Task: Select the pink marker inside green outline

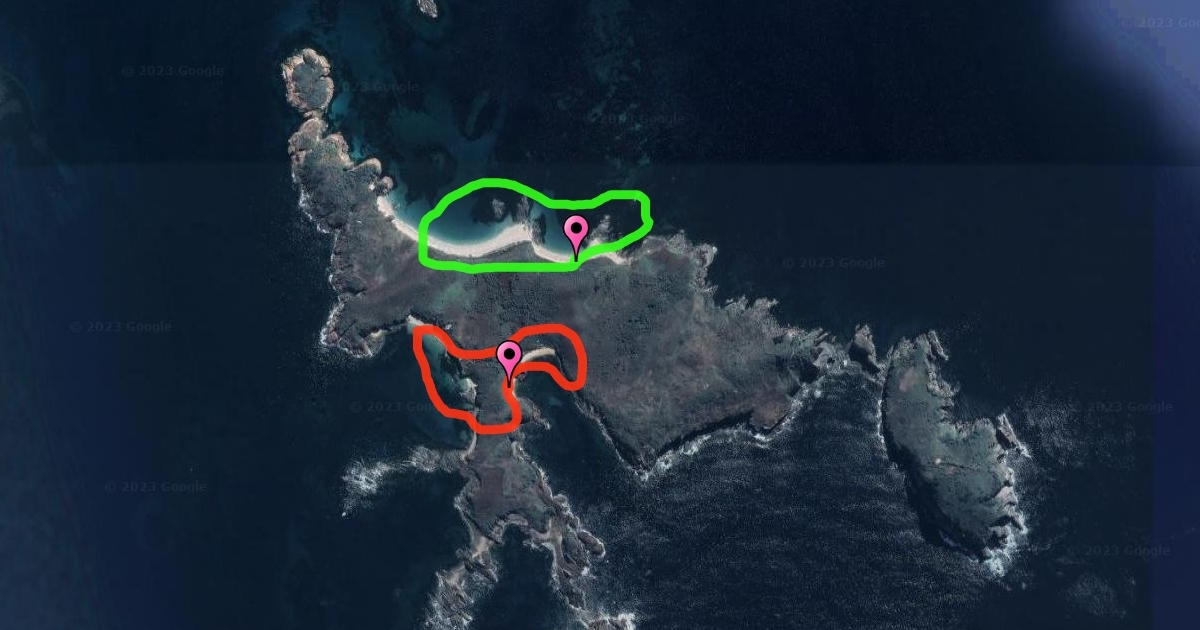Action: pos(576,233)
